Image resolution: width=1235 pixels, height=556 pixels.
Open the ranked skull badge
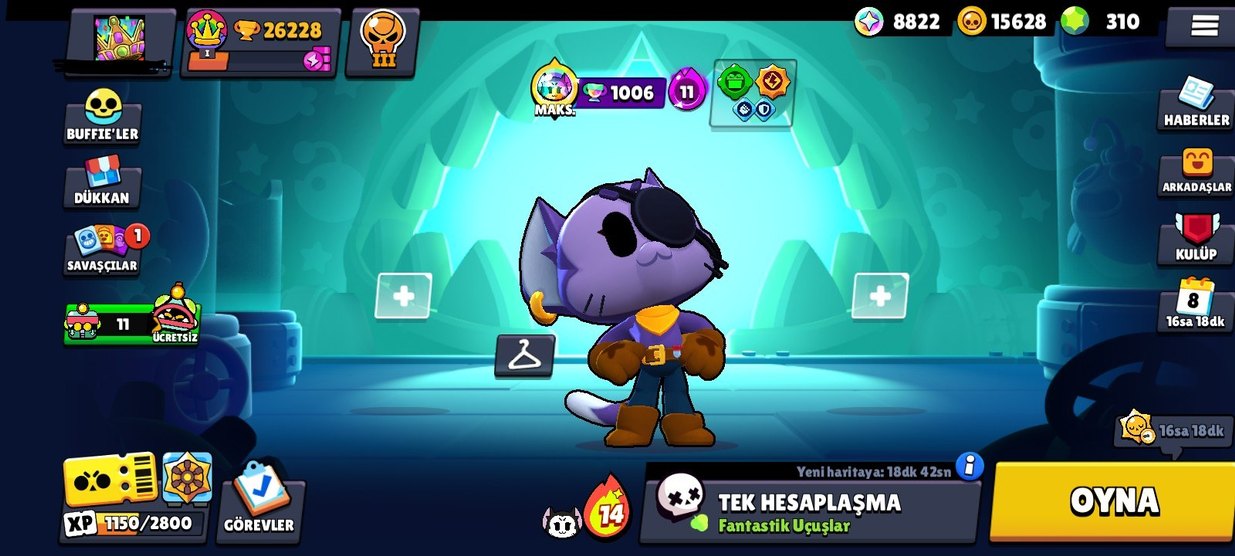[382, 41]
